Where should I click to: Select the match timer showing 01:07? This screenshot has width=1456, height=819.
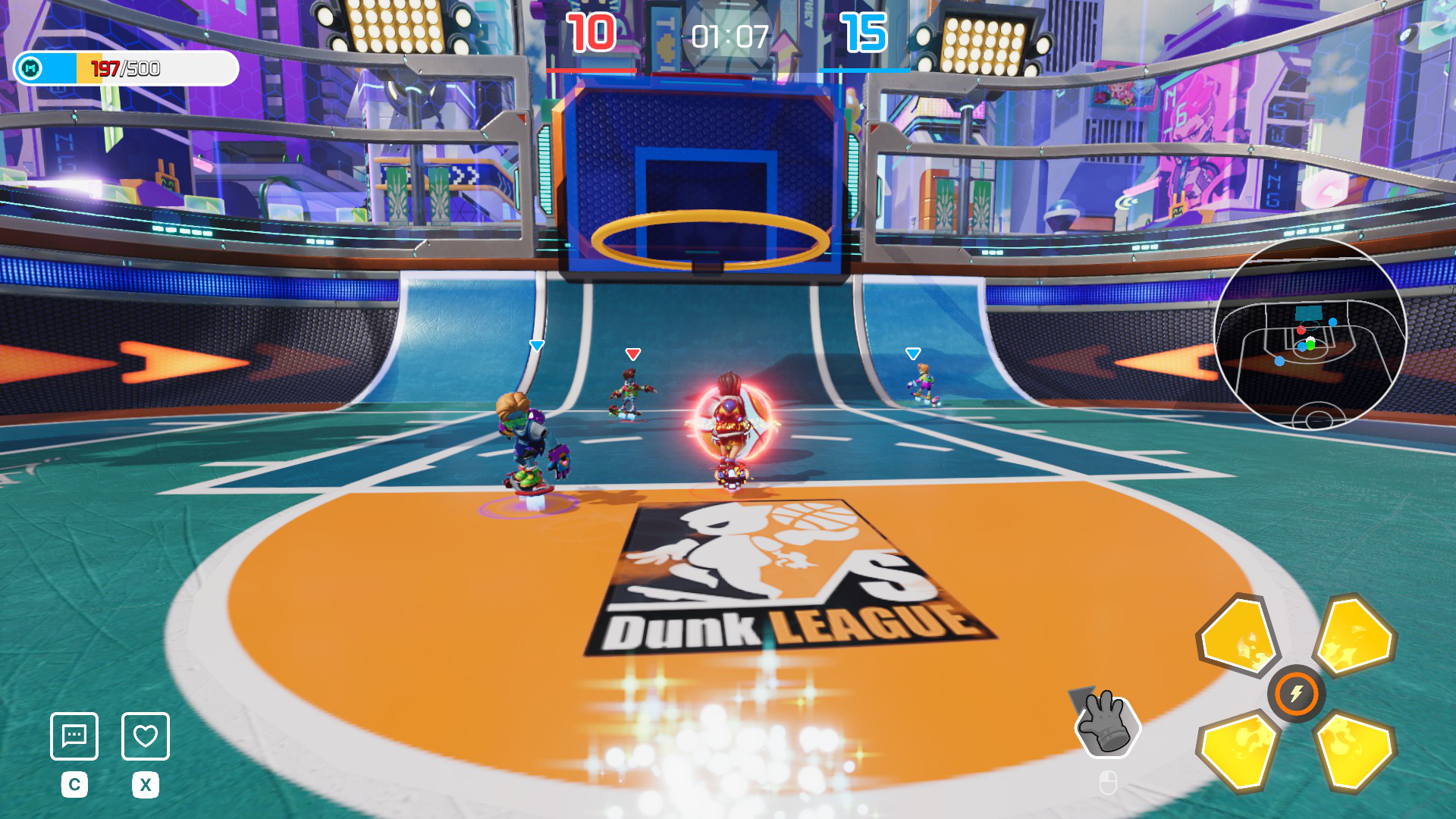coord(730,34)
